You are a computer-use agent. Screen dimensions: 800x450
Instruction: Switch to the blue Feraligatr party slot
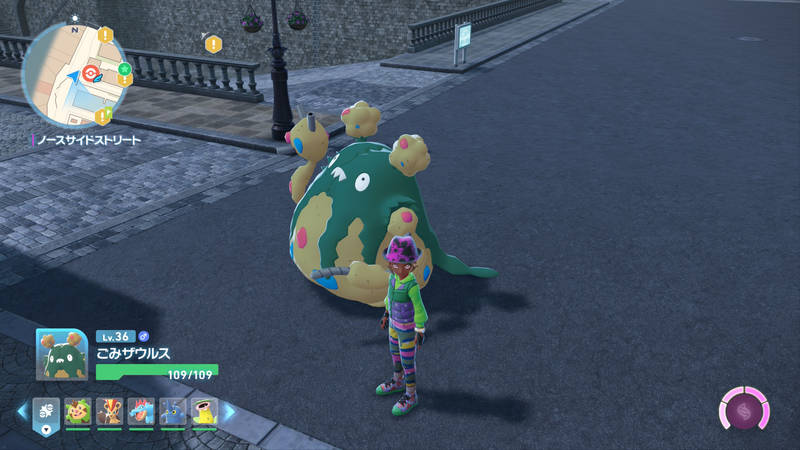click(141, 412)
